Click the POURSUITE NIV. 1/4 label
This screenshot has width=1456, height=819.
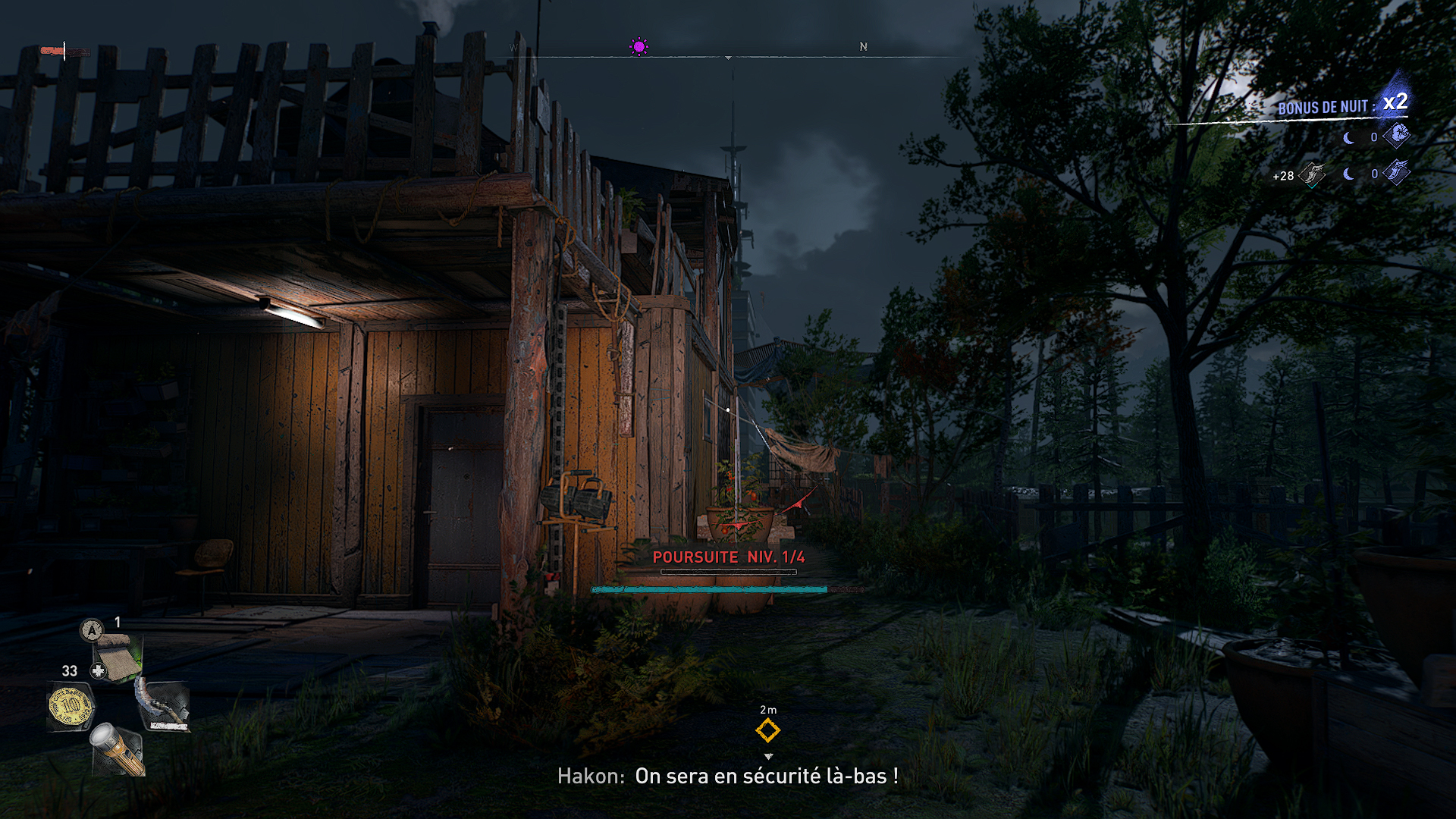730,556
